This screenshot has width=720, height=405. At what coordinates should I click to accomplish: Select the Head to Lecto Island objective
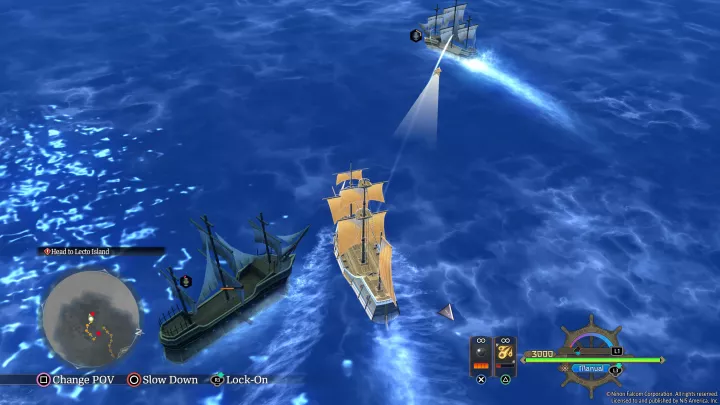click(82, 252)
